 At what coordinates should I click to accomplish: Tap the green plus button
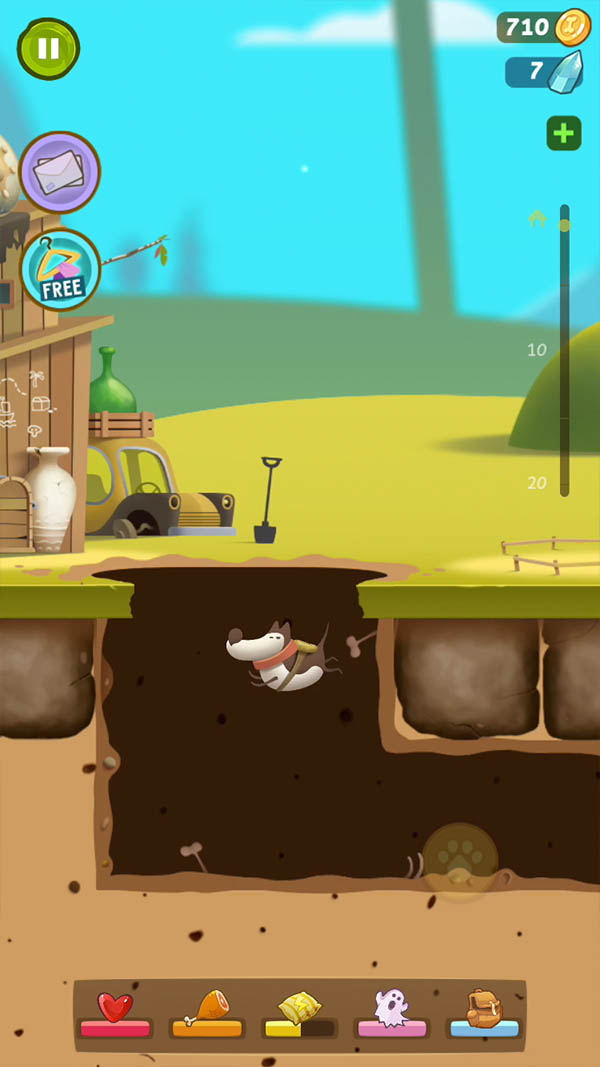pyautogui.click(x=564, y=134)
